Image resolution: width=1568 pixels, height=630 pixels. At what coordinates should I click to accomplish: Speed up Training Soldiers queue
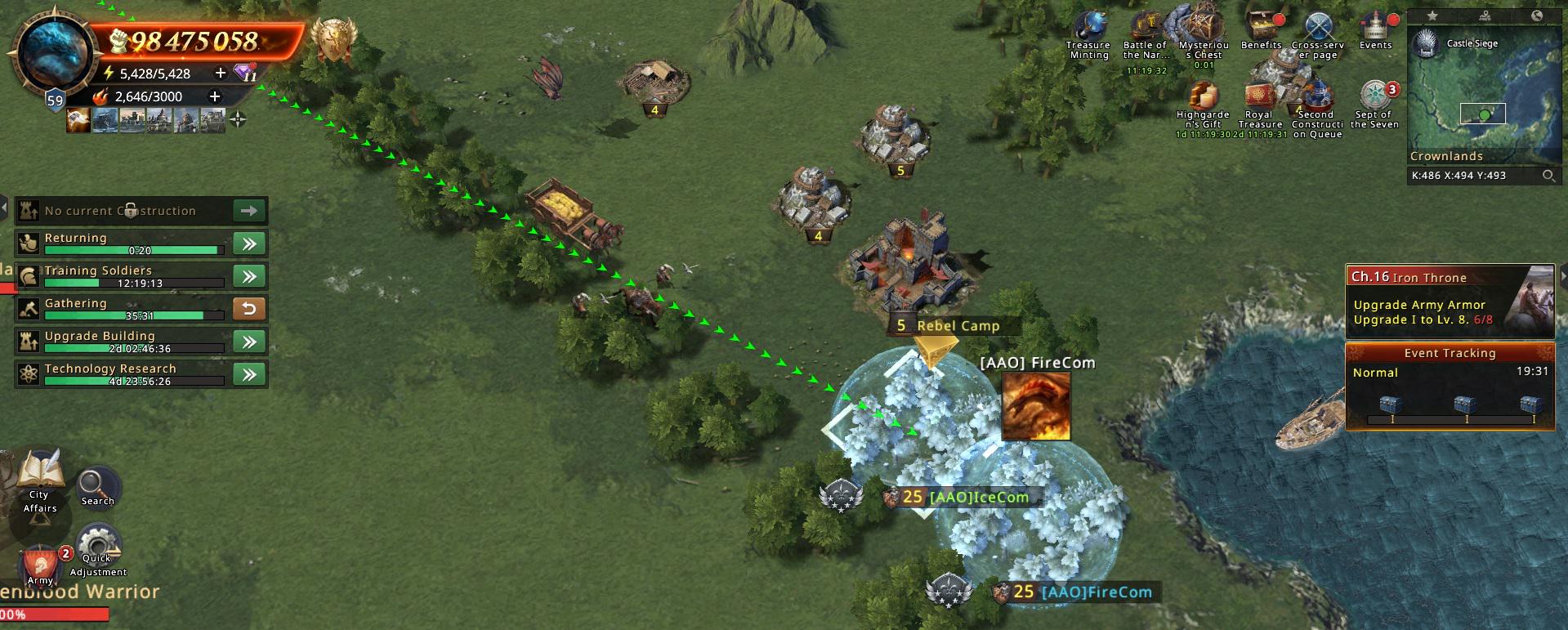pyautogui.click(x=249, y=276)
